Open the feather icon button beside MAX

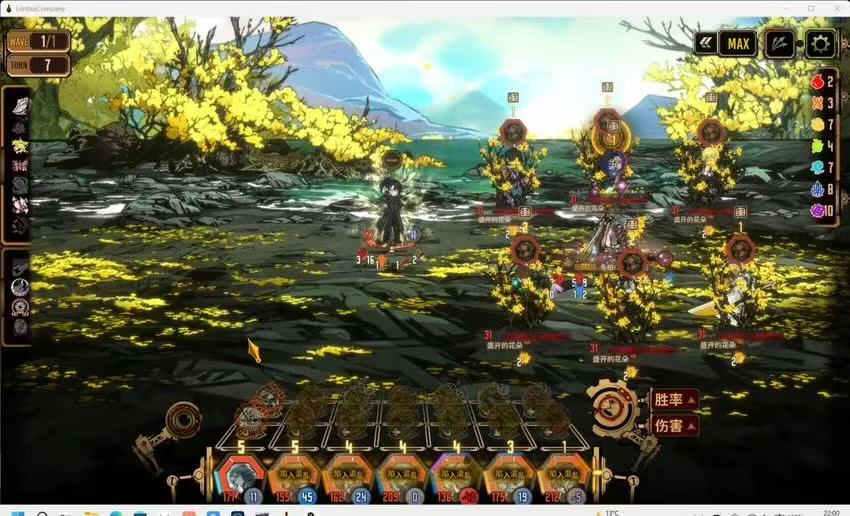click(780, 43)
